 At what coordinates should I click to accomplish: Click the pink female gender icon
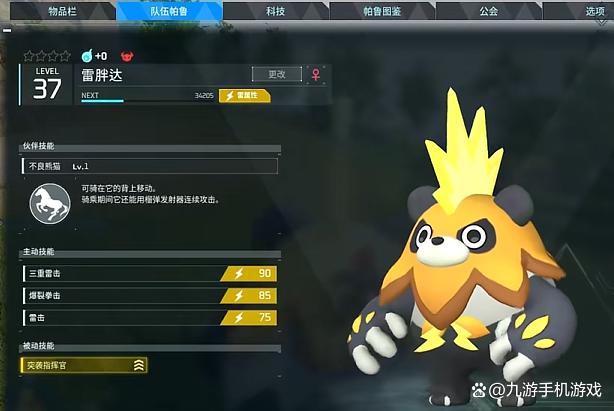coord(318,74)
